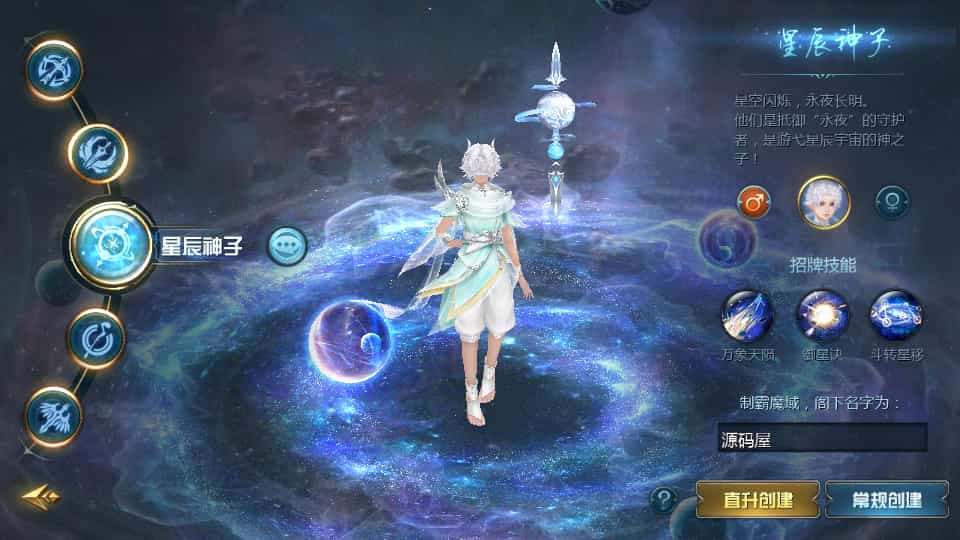View the 万象天陨 signature skill
Viewport: 960px width, 540px height.
coord(747,315)
